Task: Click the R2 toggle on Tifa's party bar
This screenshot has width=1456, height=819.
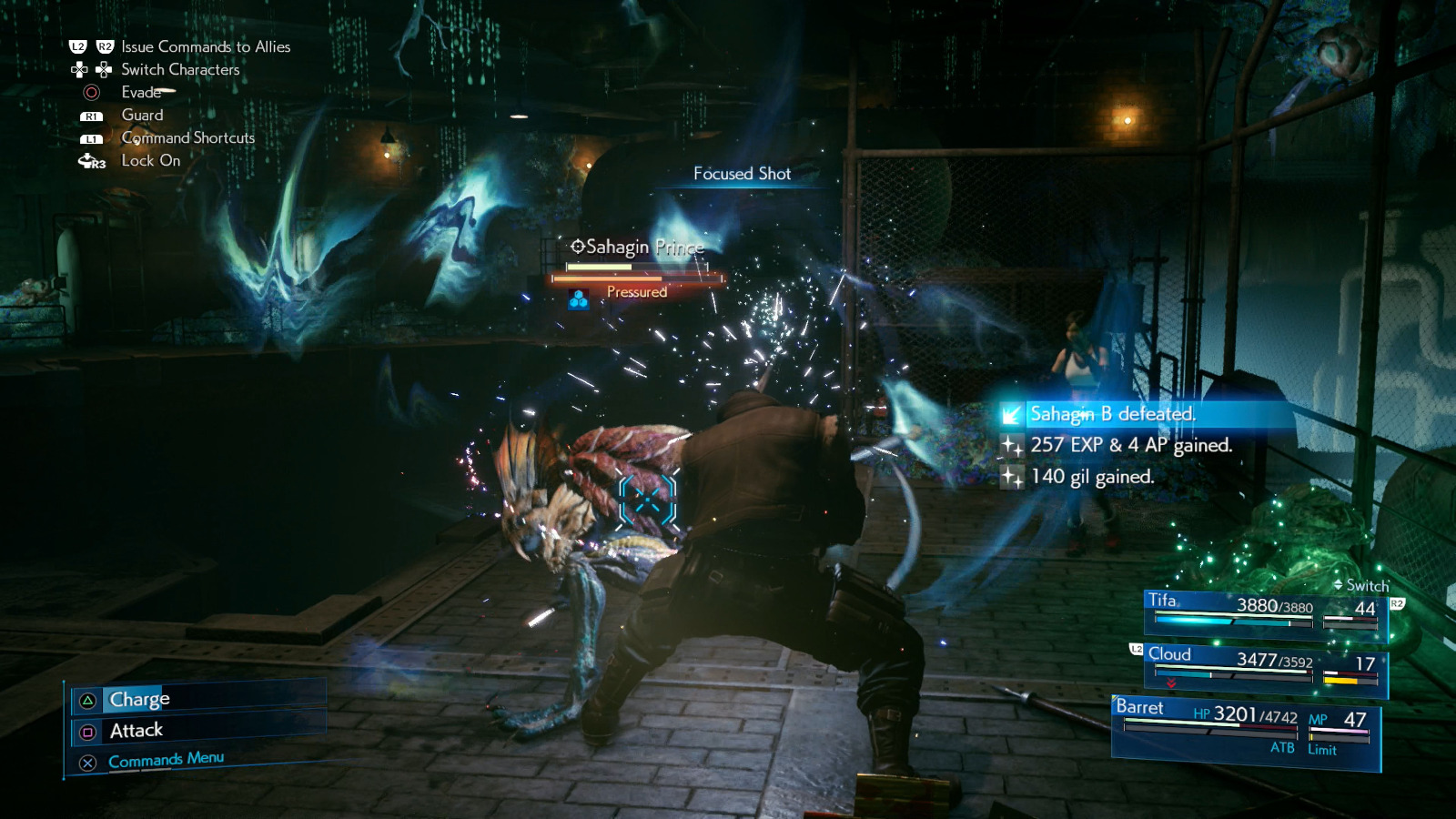Action: [x=1396, y=602]
